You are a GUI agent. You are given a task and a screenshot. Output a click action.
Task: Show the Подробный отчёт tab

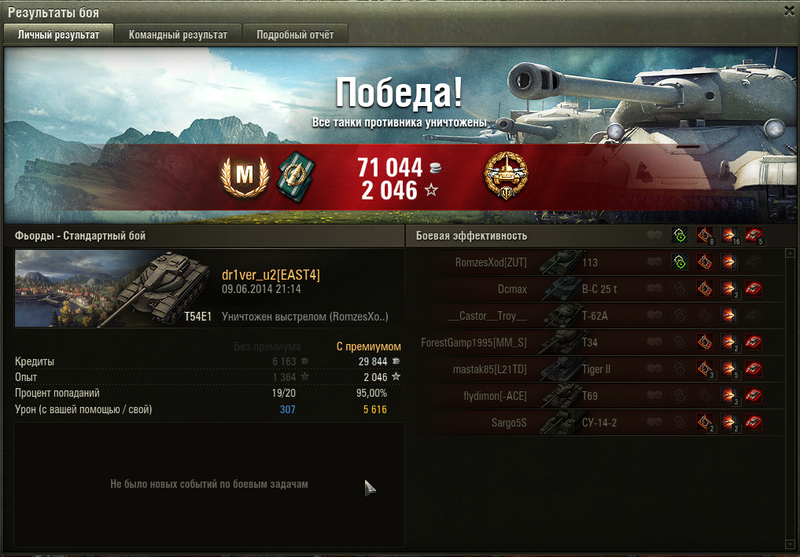point(294,34)
